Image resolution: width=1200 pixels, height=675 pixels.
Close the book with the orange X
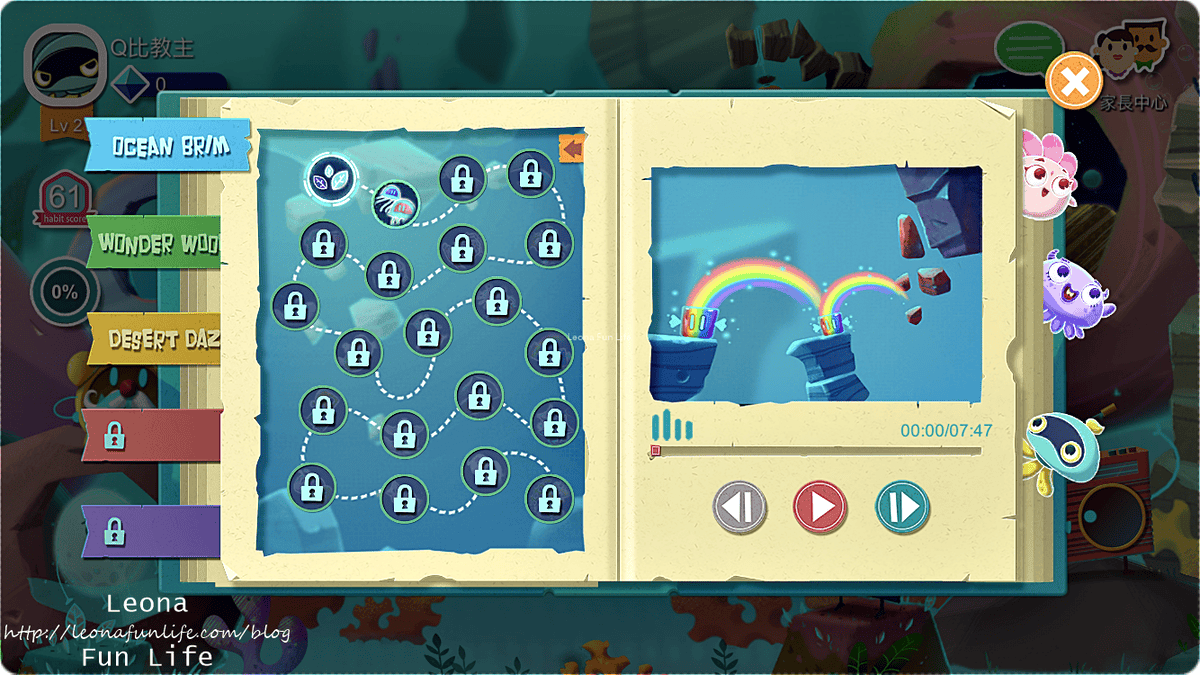(1074, 82)
